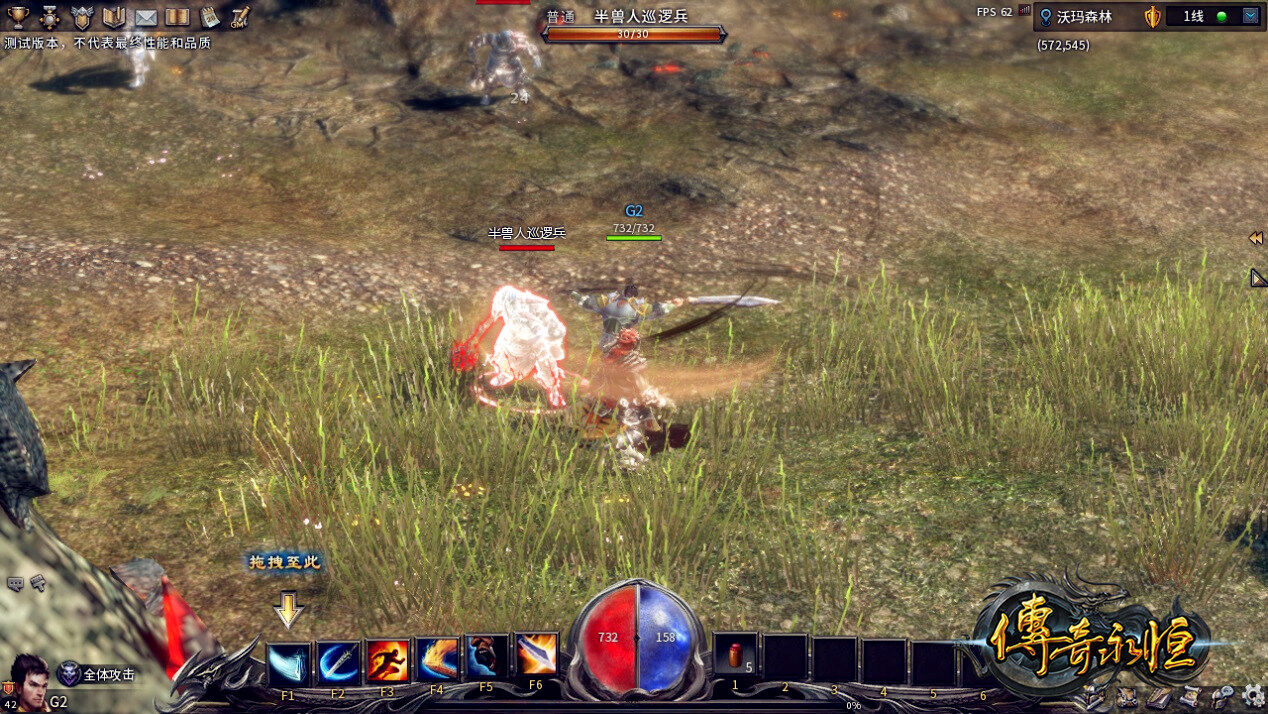This screenshot has width=1268, height=714.
Task: Click the G2 player portrait
Action: tap(29, 680)
